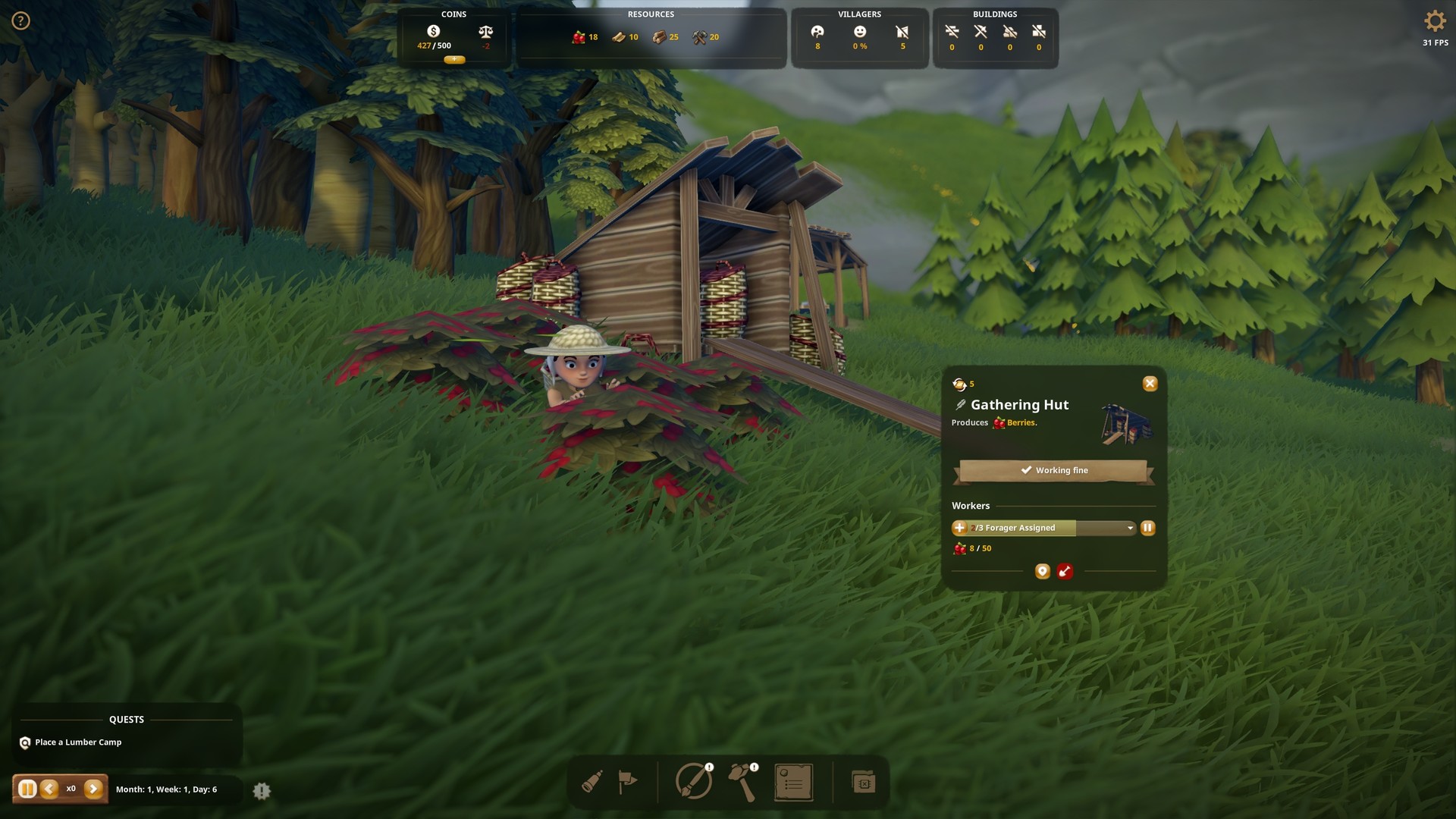Open the quest log notepad icon
Viewport: 1456px width, 819px height.
[794, 781]
